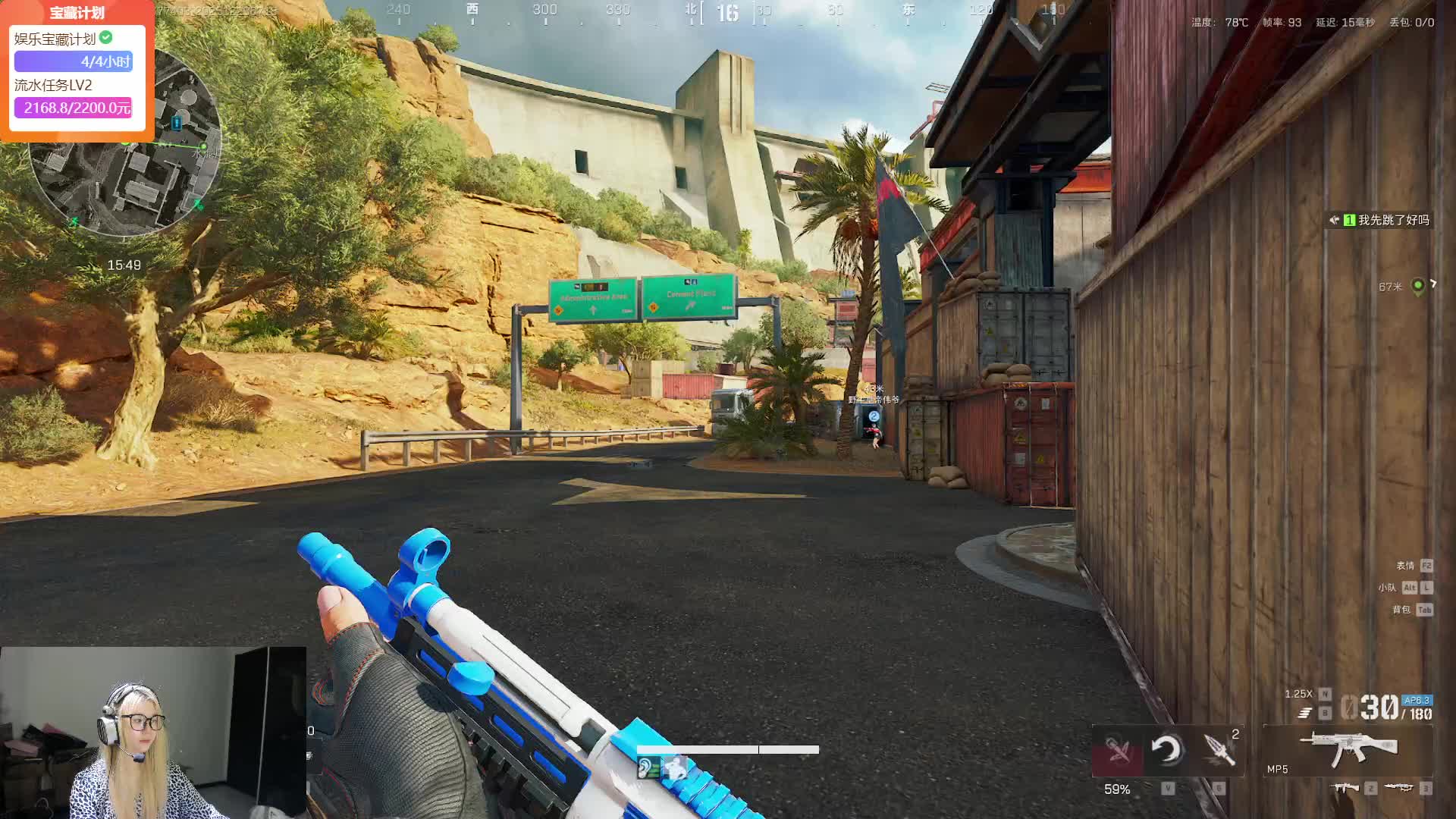Click the teammate chat message 我先跳了好吗

pyautogui.click(x=1380, y=220)
